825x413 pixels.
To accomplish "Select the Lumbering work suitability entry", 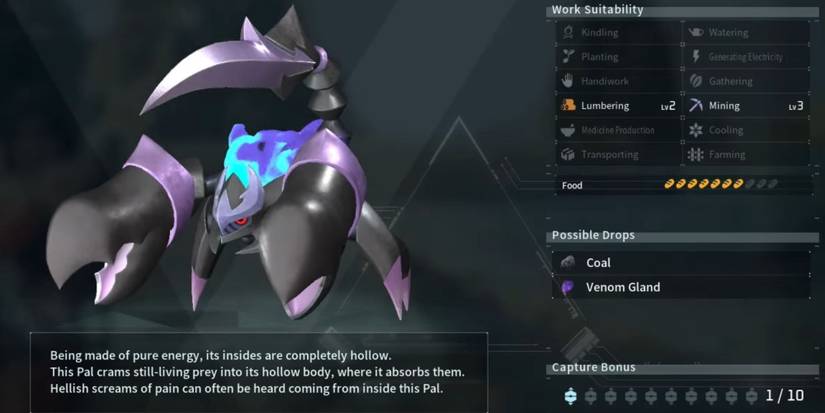I will pyautogui.click(x=617, y=106).
